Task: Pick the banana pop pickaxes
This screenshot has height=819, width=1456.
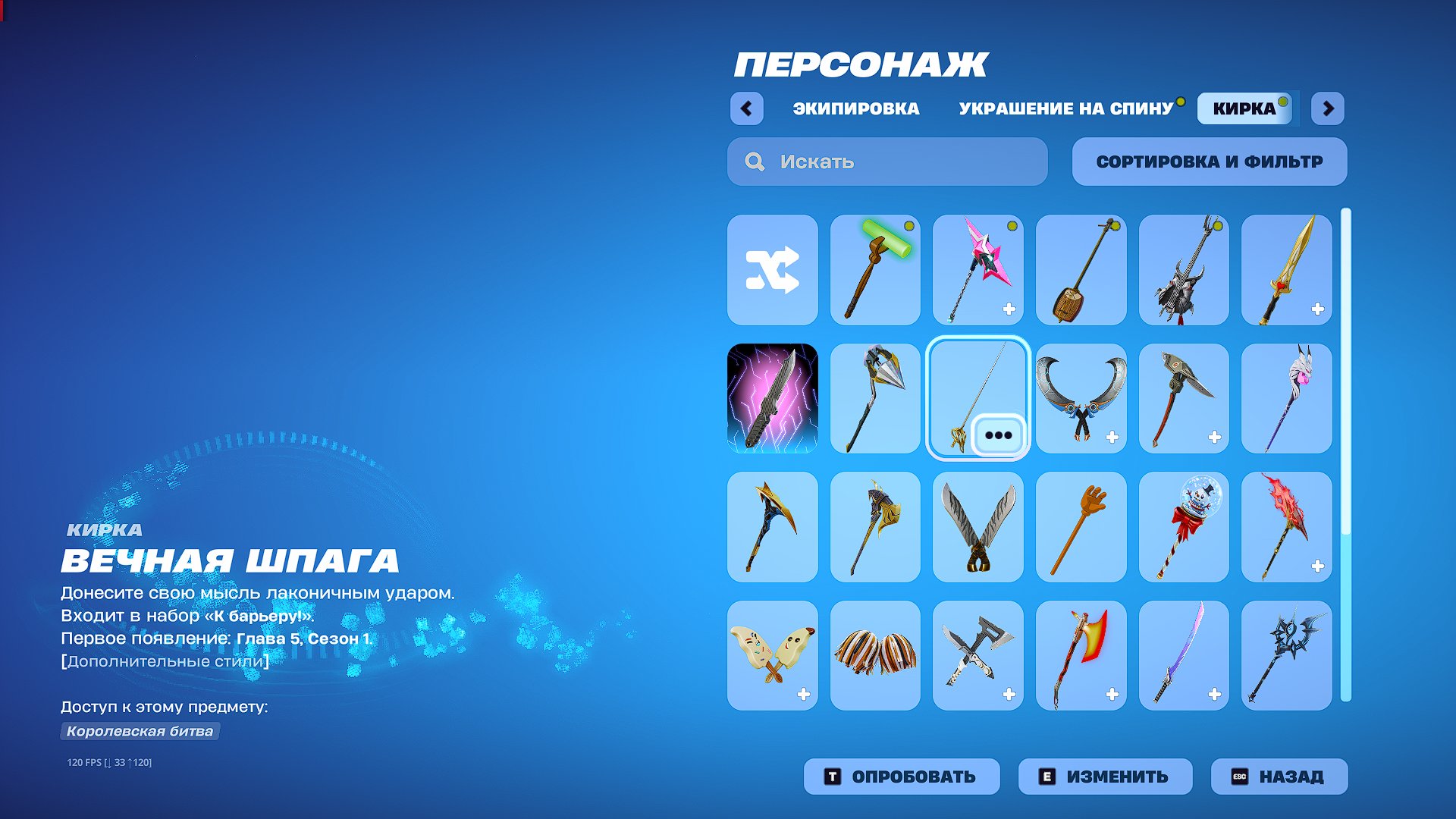Action: pyautogui.click(x=771, y=656)
